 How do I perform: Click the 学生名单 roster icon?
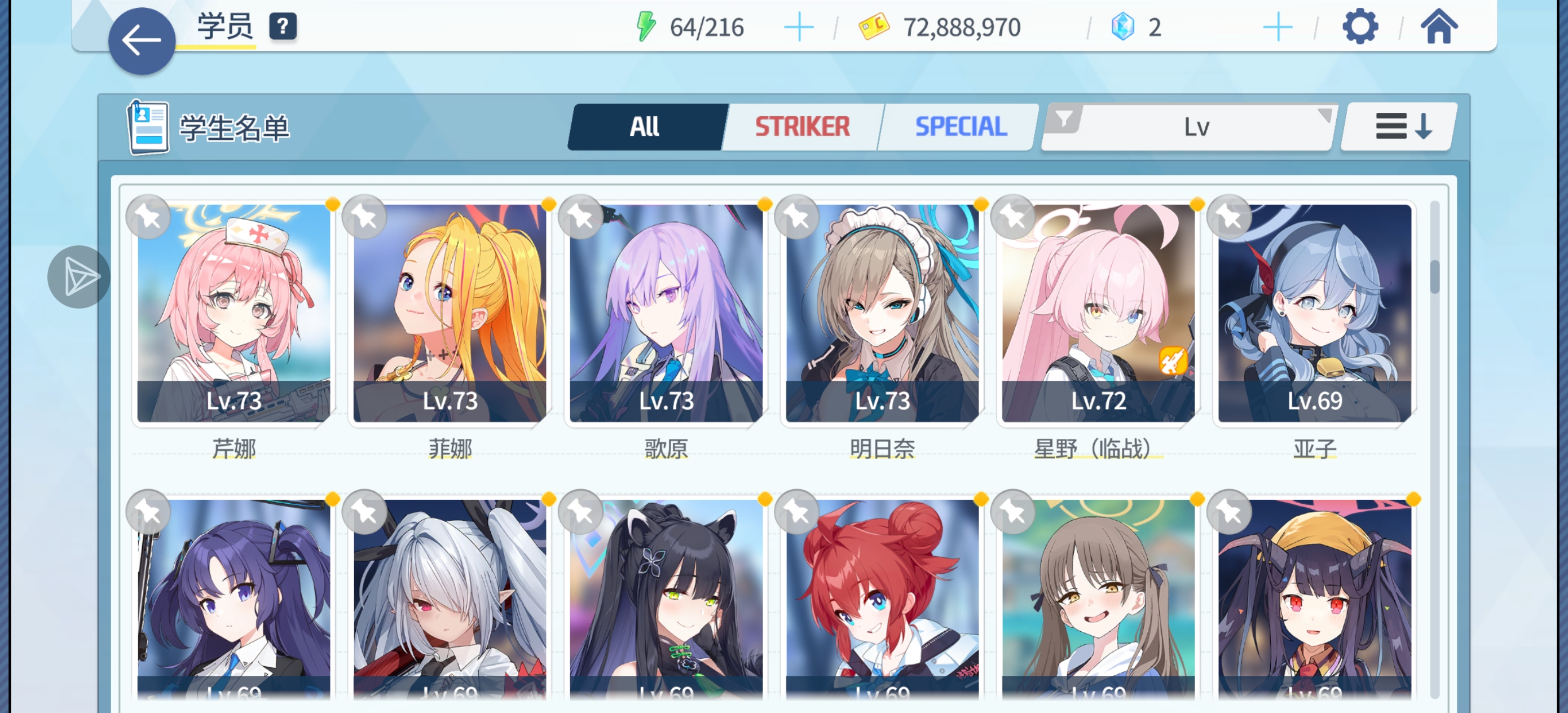click(148, 126)
